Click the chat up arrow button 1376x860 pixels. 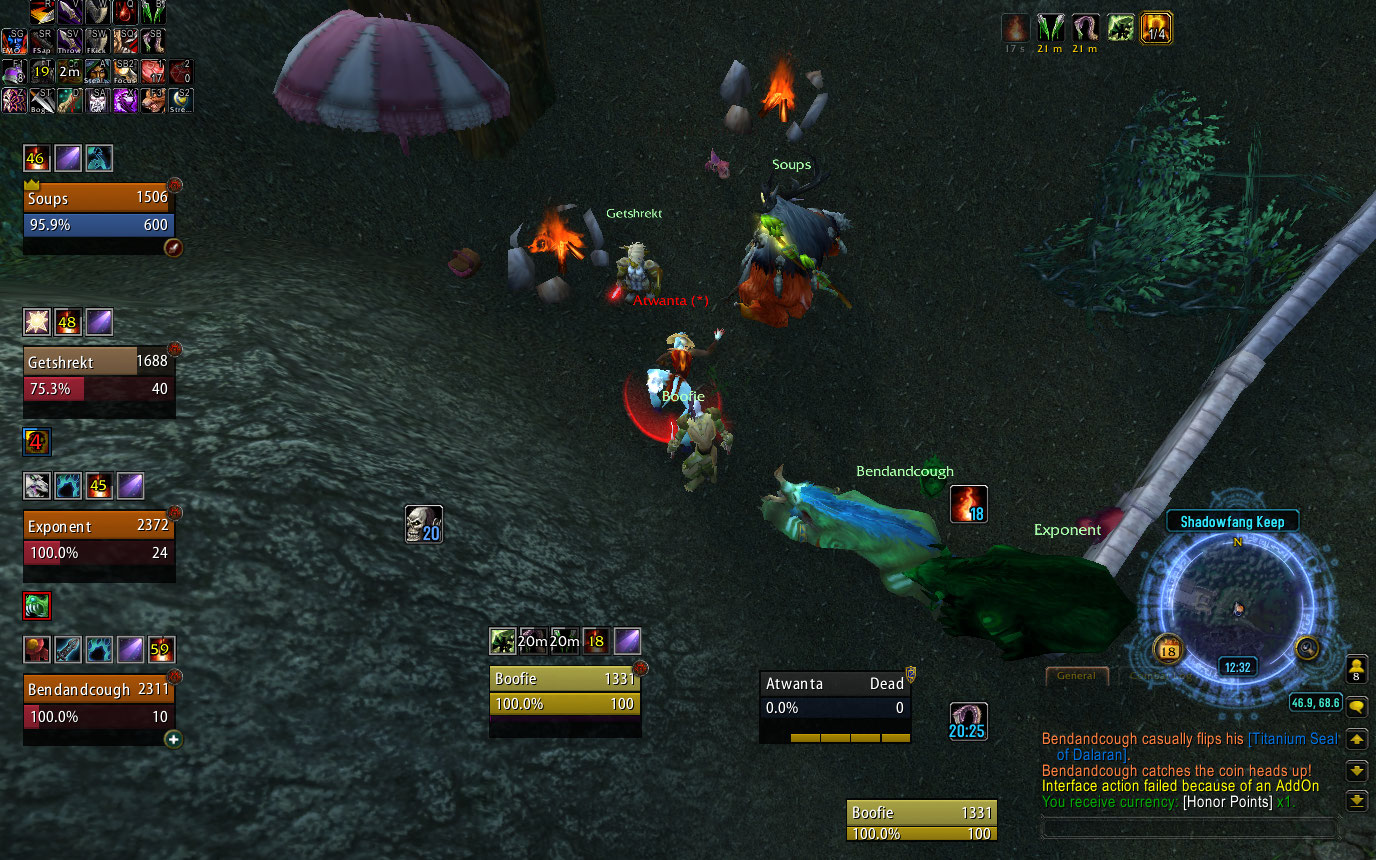coord(1357,739)
